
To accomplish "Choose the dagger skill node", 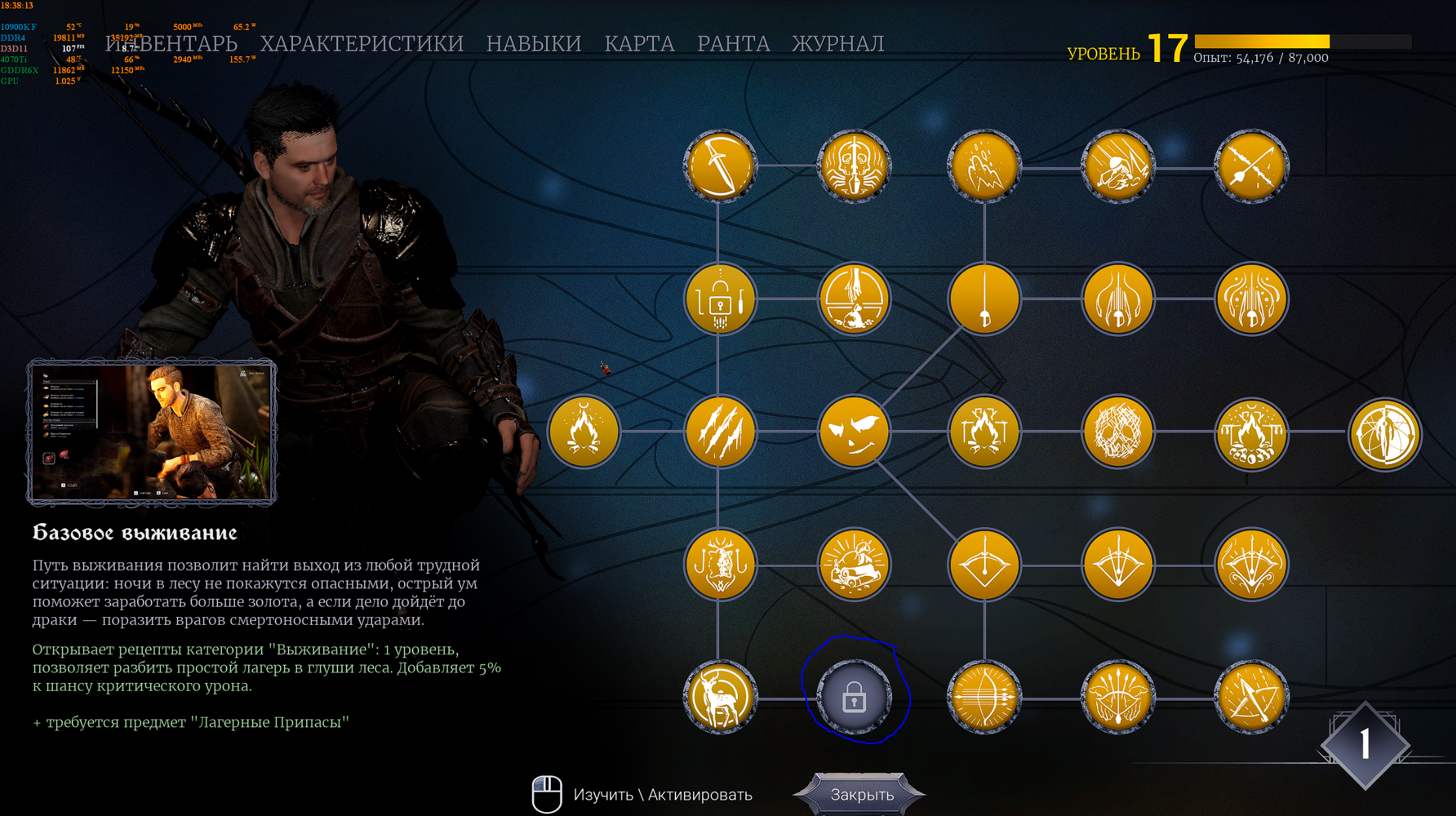I will [720, 166].
